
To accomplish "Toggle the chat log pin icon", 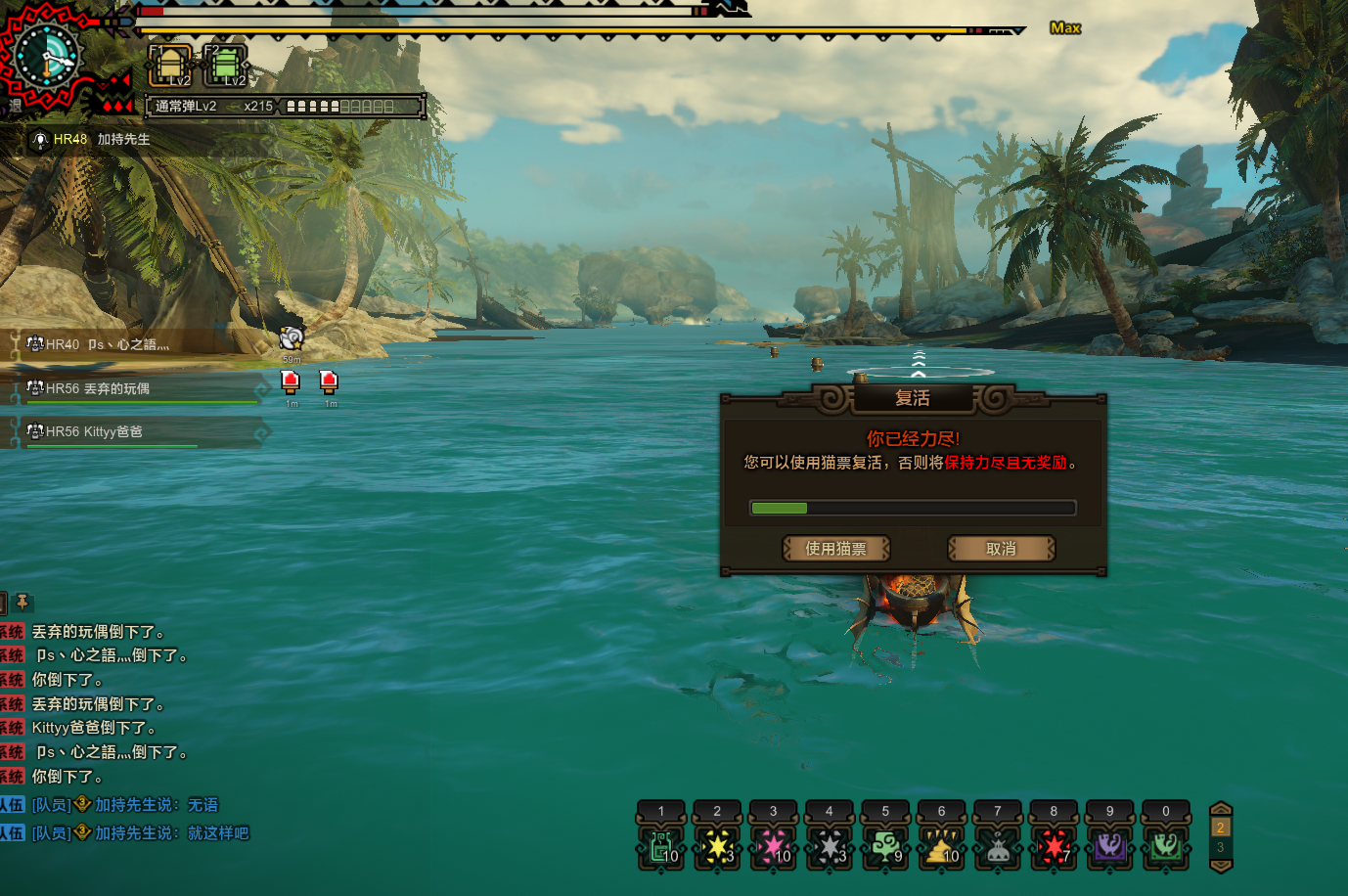I will [22, 602].
